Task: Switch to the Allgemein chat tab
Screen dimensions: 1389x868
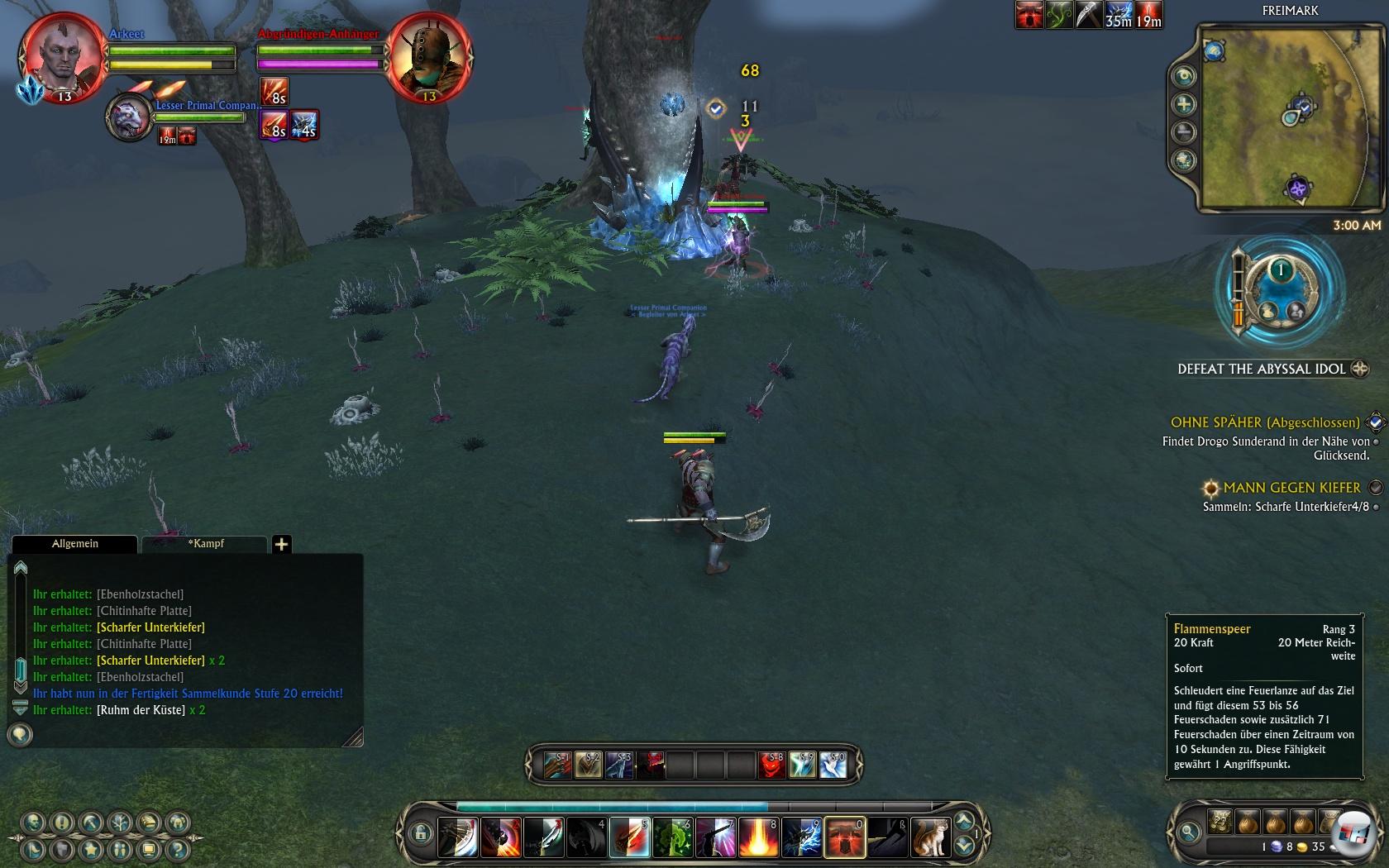Action: tap(74, 544)
